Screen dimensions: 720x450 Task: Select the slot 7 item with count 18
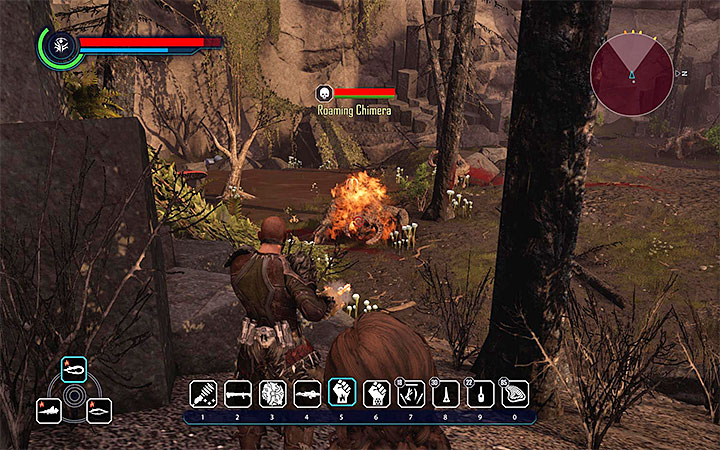coord(410,393)
